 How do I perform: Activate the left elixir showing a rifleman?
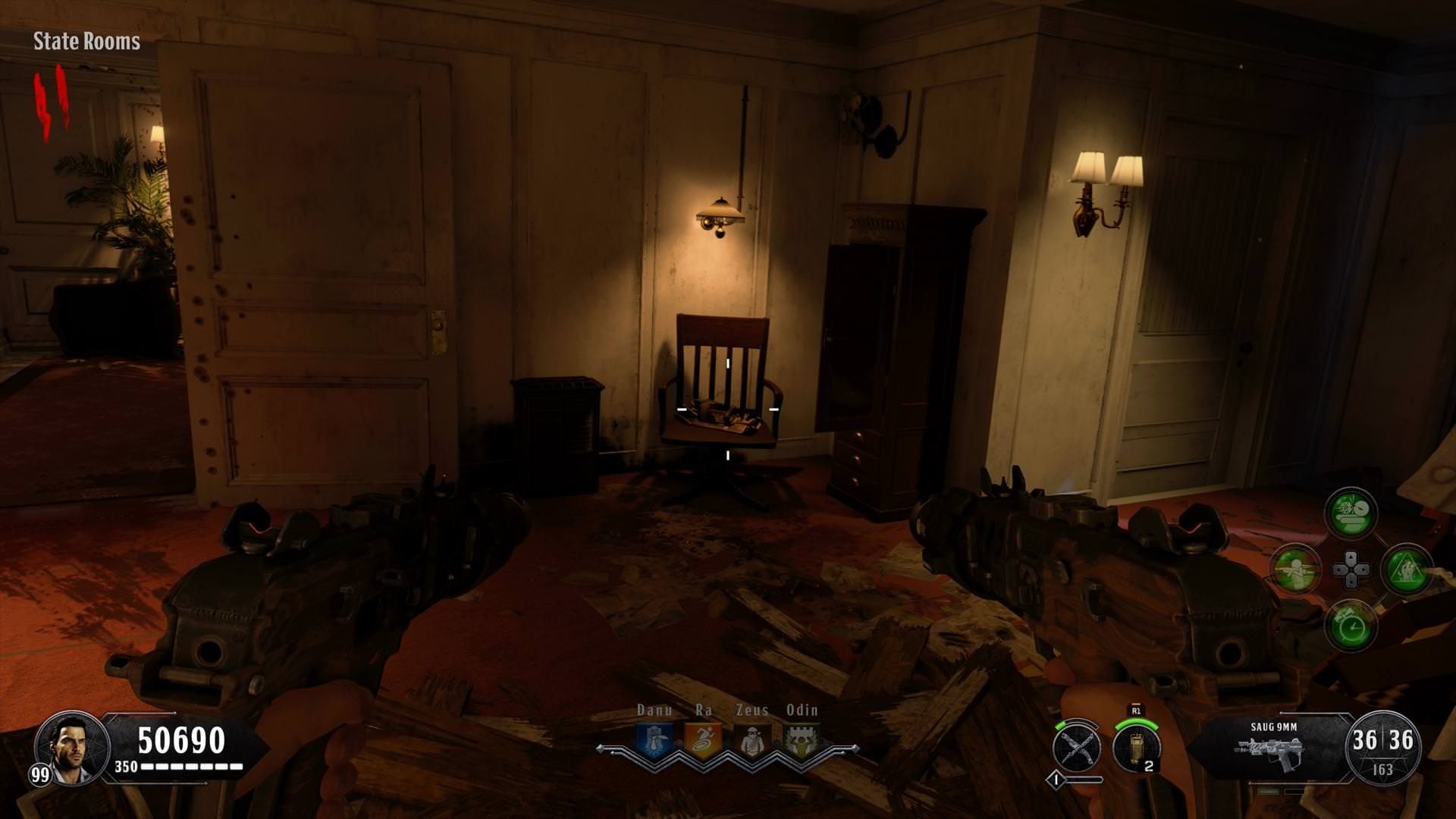(x=1295, y=569)
